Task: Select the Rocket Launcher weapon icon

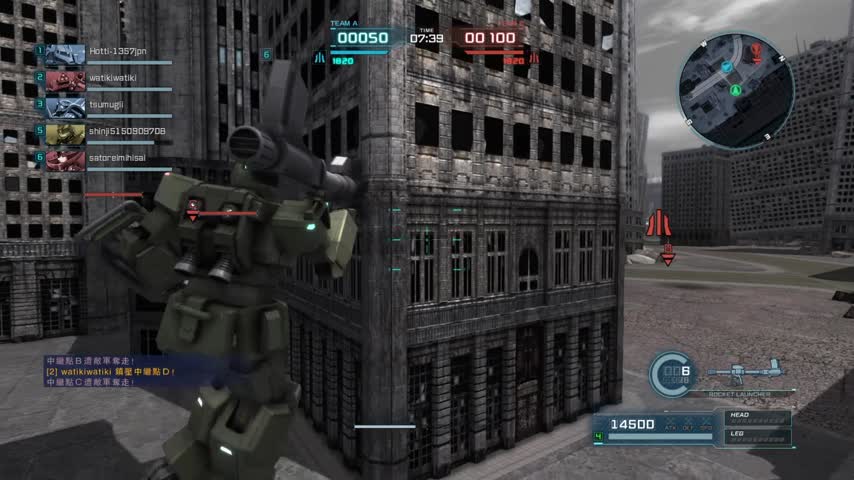Action: 738,375
